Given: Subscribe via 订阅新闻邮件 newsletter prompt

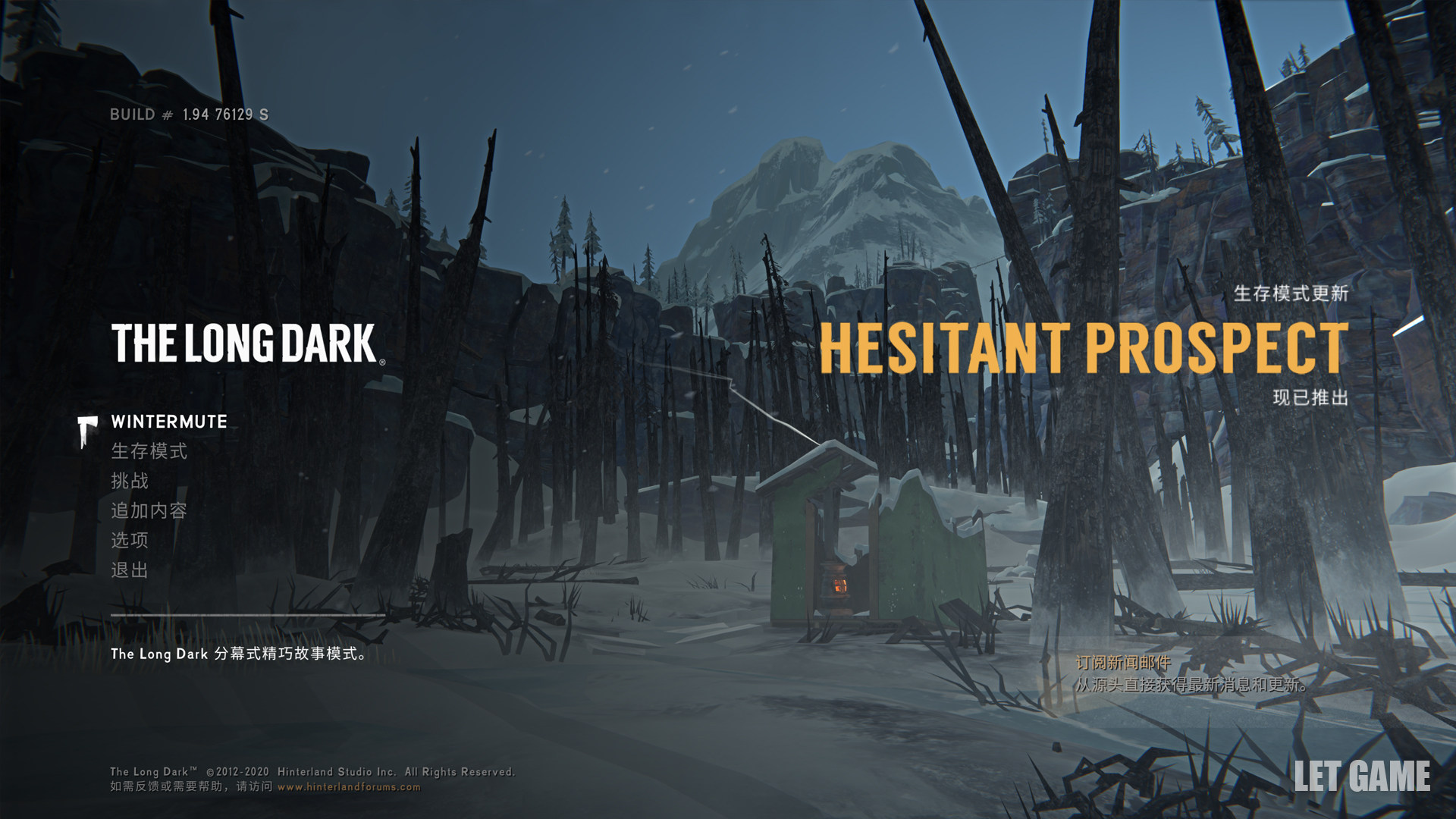Looking at the screenshot, I should point(1123,663).
